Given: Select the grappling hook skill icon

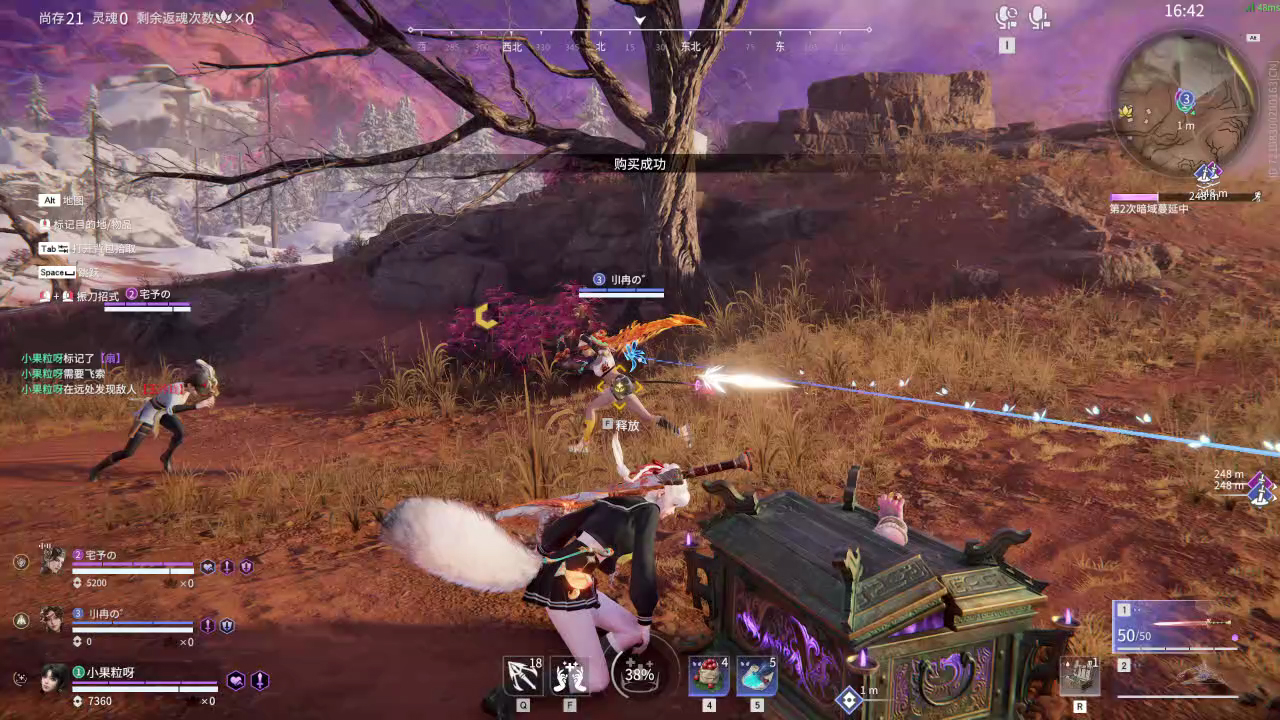Looking at the screenshot, I should [x=523, y=676].
